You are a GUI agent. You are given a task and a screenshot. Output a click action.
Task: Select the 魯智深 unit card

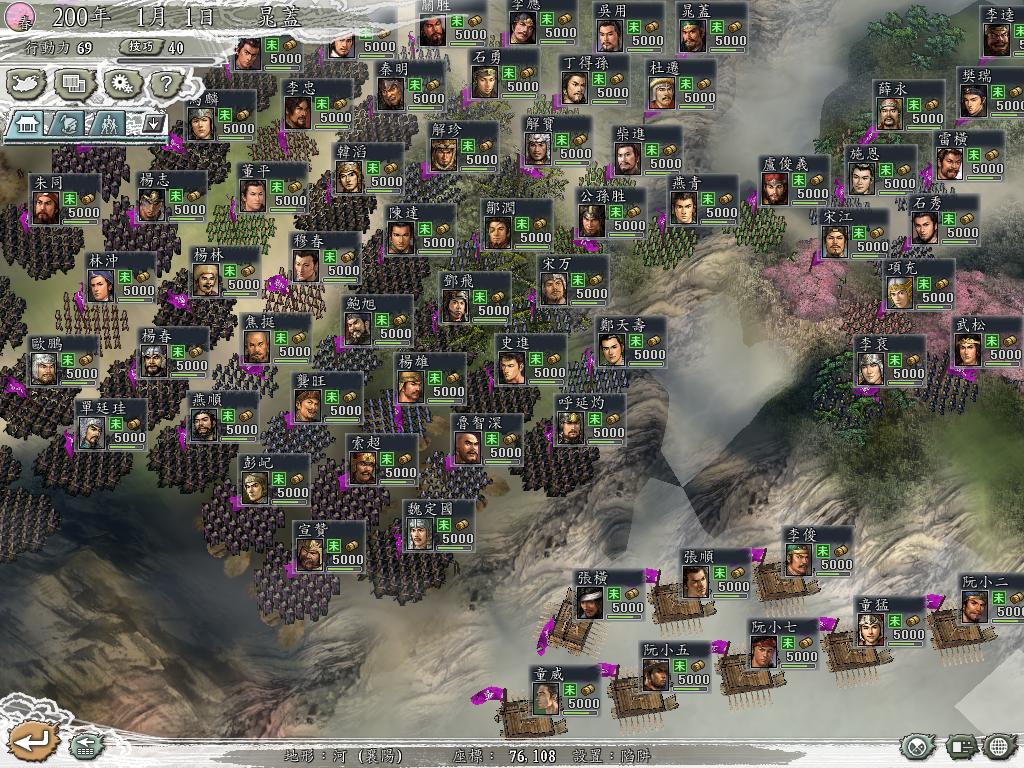tap(487, 439)
